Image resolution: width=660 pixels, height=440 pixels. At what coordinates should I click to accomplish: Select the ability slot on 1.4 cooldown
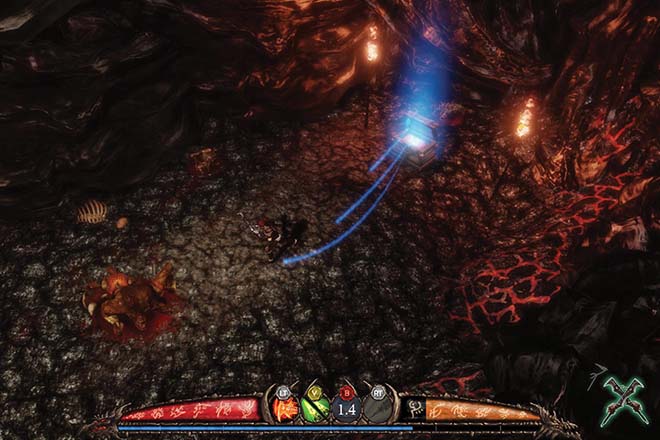pyautogui.click(x=346, y=408)
